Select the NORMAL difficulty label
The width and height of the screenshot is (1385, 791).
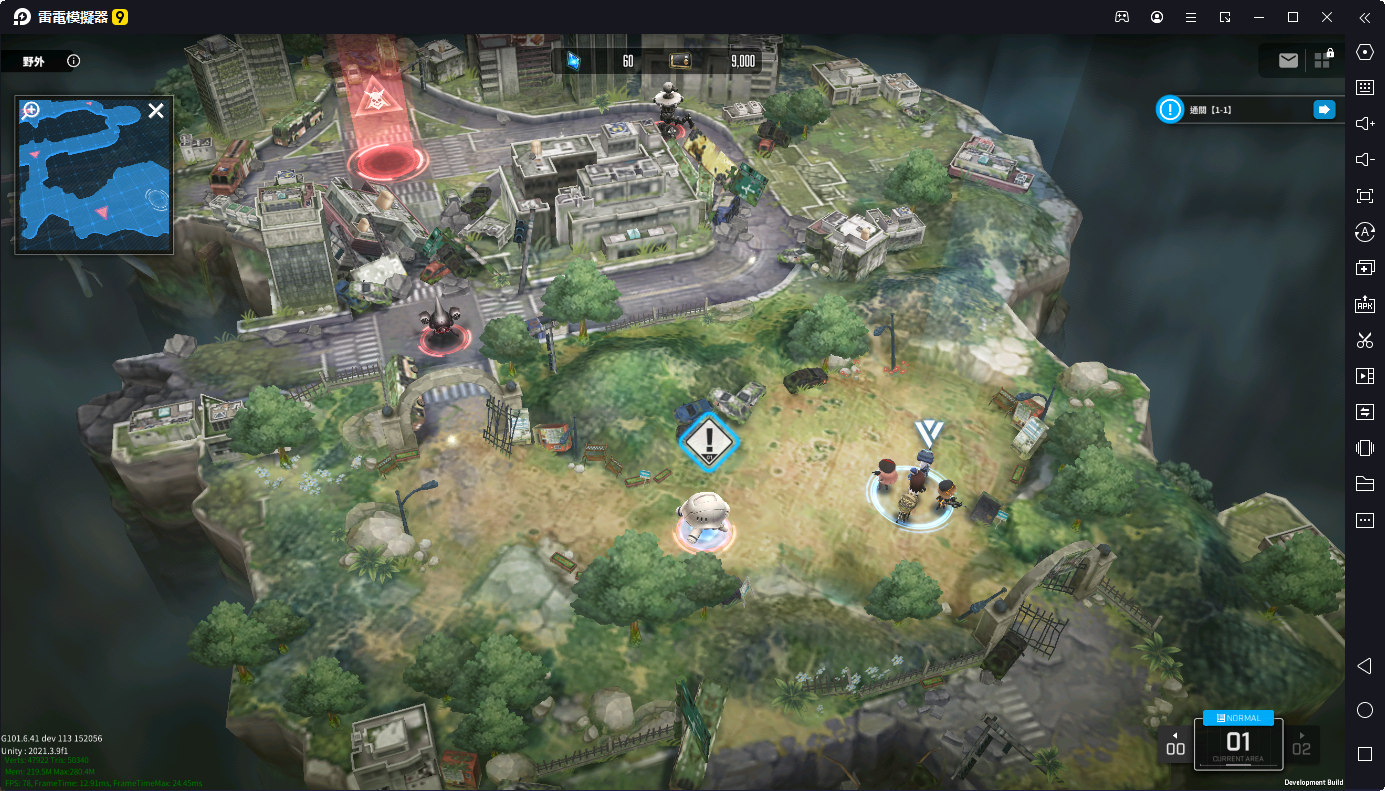point(1238,718)
